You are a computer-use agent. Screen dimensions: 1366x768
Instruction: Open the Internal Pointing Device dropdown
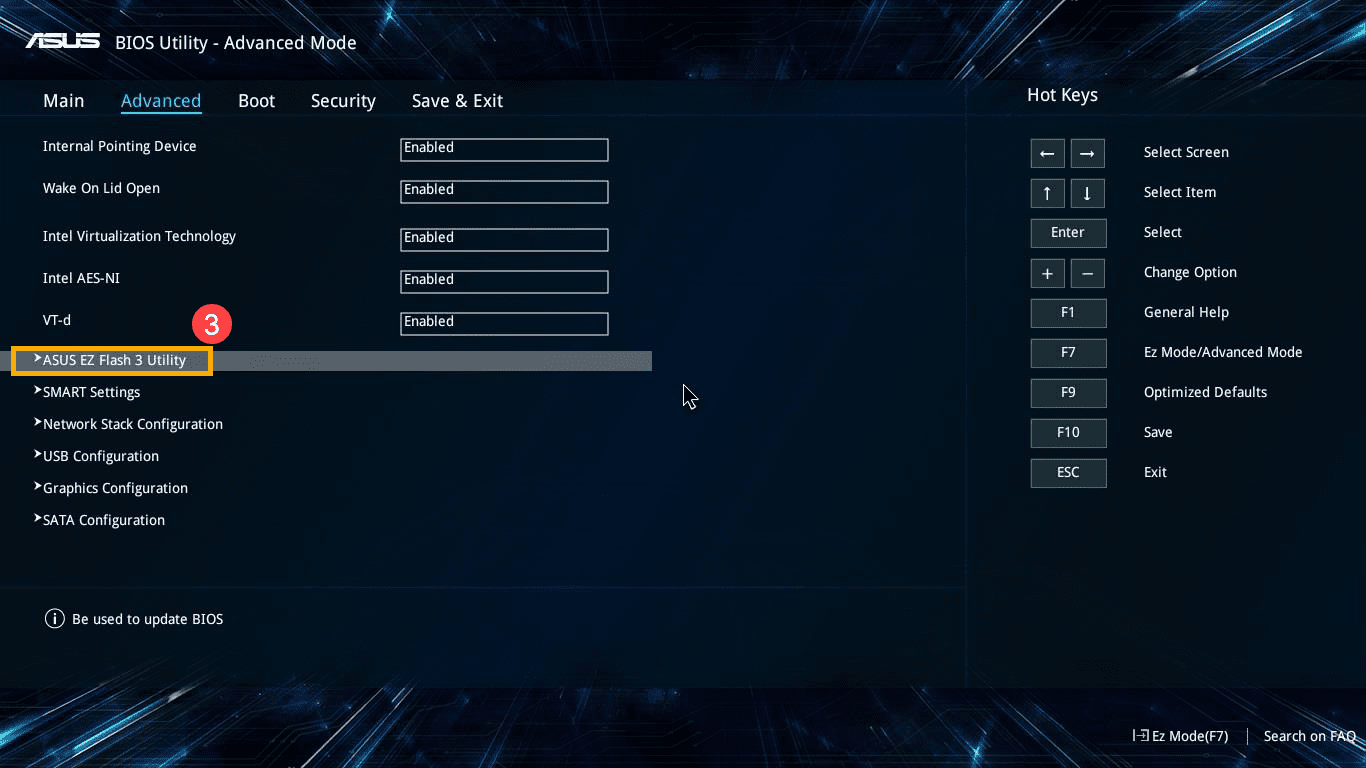pos(503,149)
